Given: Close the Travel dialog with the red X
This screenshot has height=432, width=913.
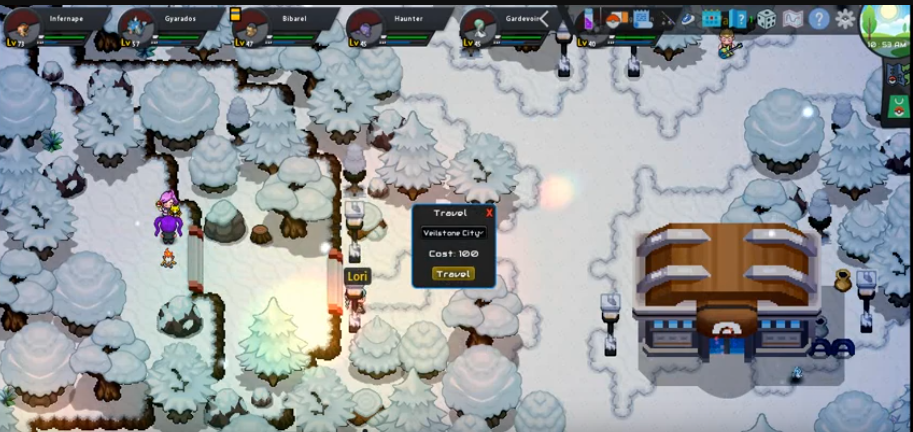Looking at the screenshot, I should pos(489,213).
